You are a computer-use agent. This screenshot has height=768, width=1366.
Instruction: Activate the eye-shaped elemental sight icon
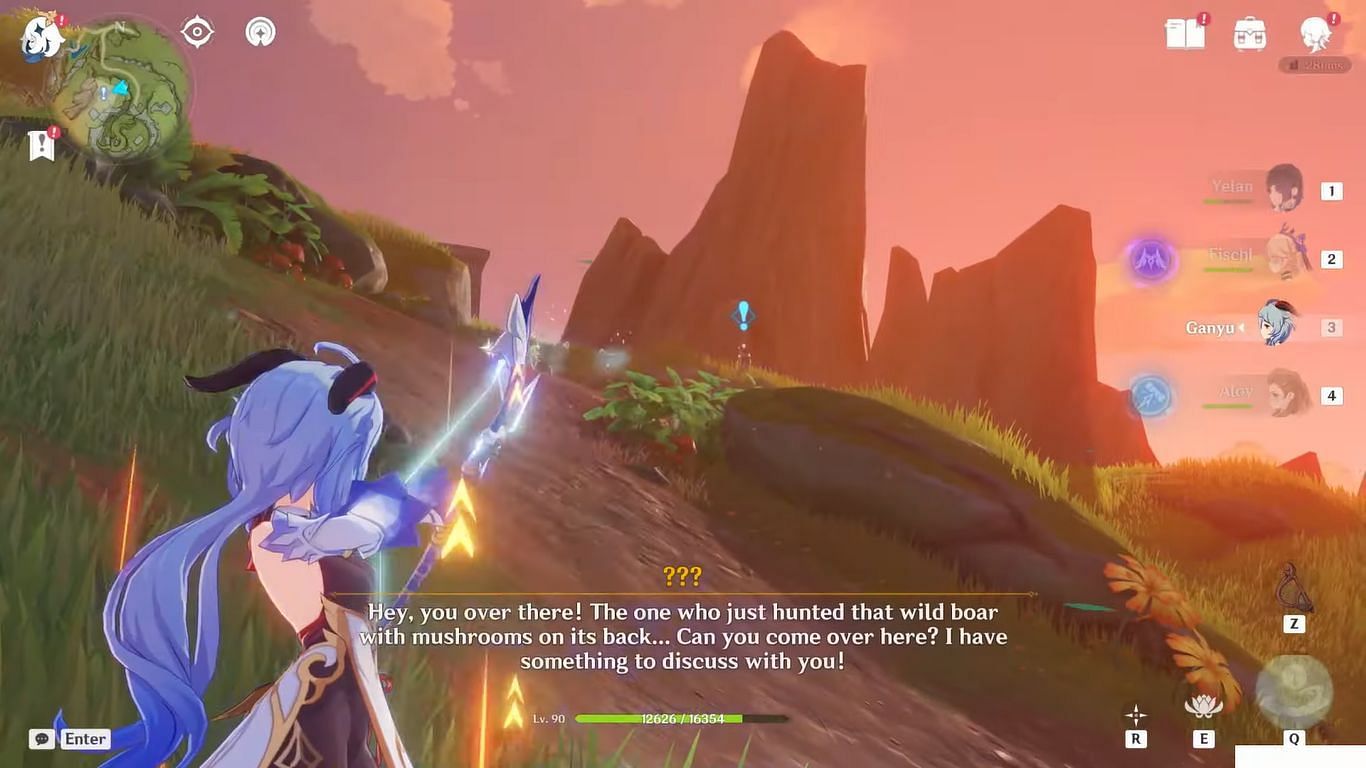(197, 32)
